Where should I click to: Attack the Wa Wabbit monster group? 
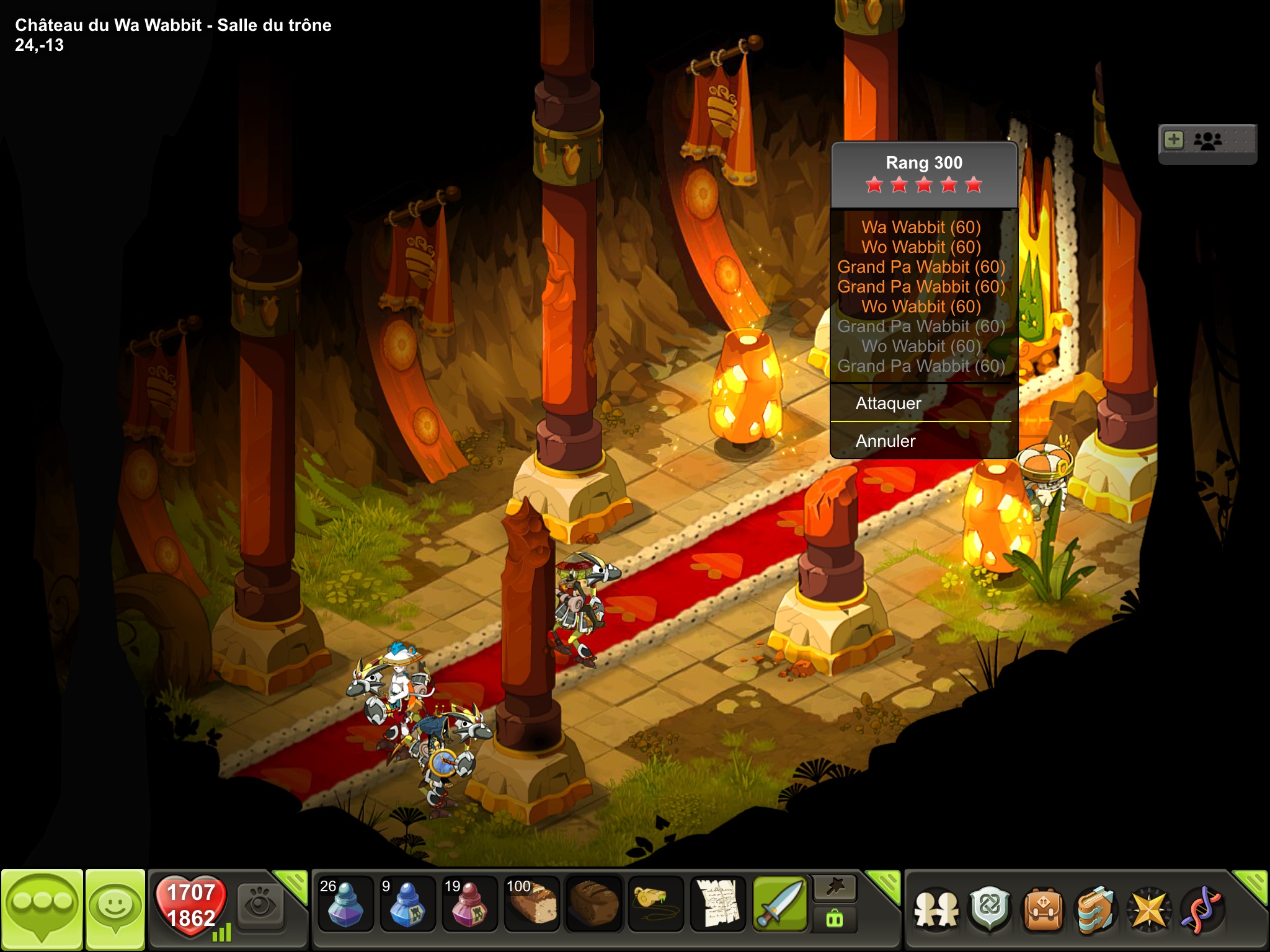[x=888, y=403]
